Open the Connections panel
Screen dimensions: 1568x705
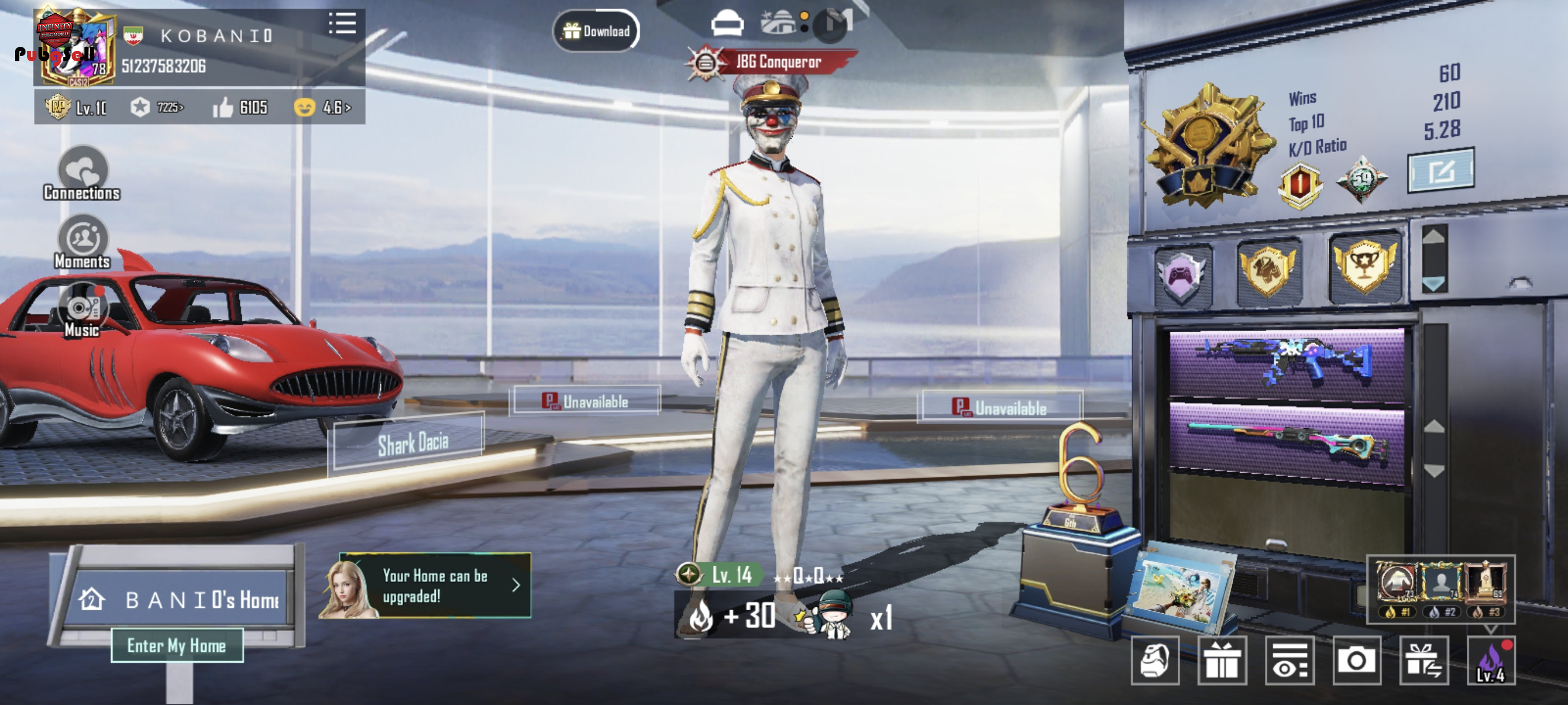(82, 174)
